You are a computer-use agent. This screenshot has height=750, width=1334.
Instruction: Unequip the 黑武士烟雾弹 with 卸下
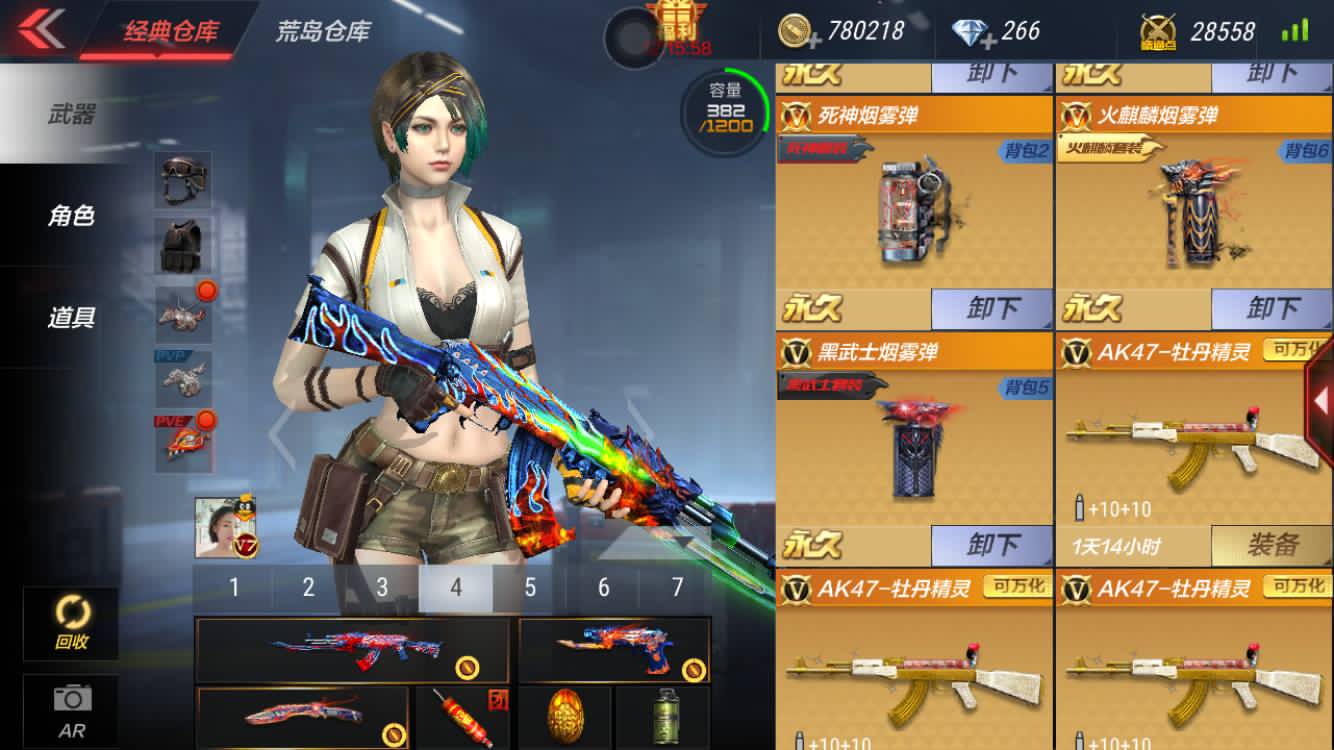tap(992, 545)
